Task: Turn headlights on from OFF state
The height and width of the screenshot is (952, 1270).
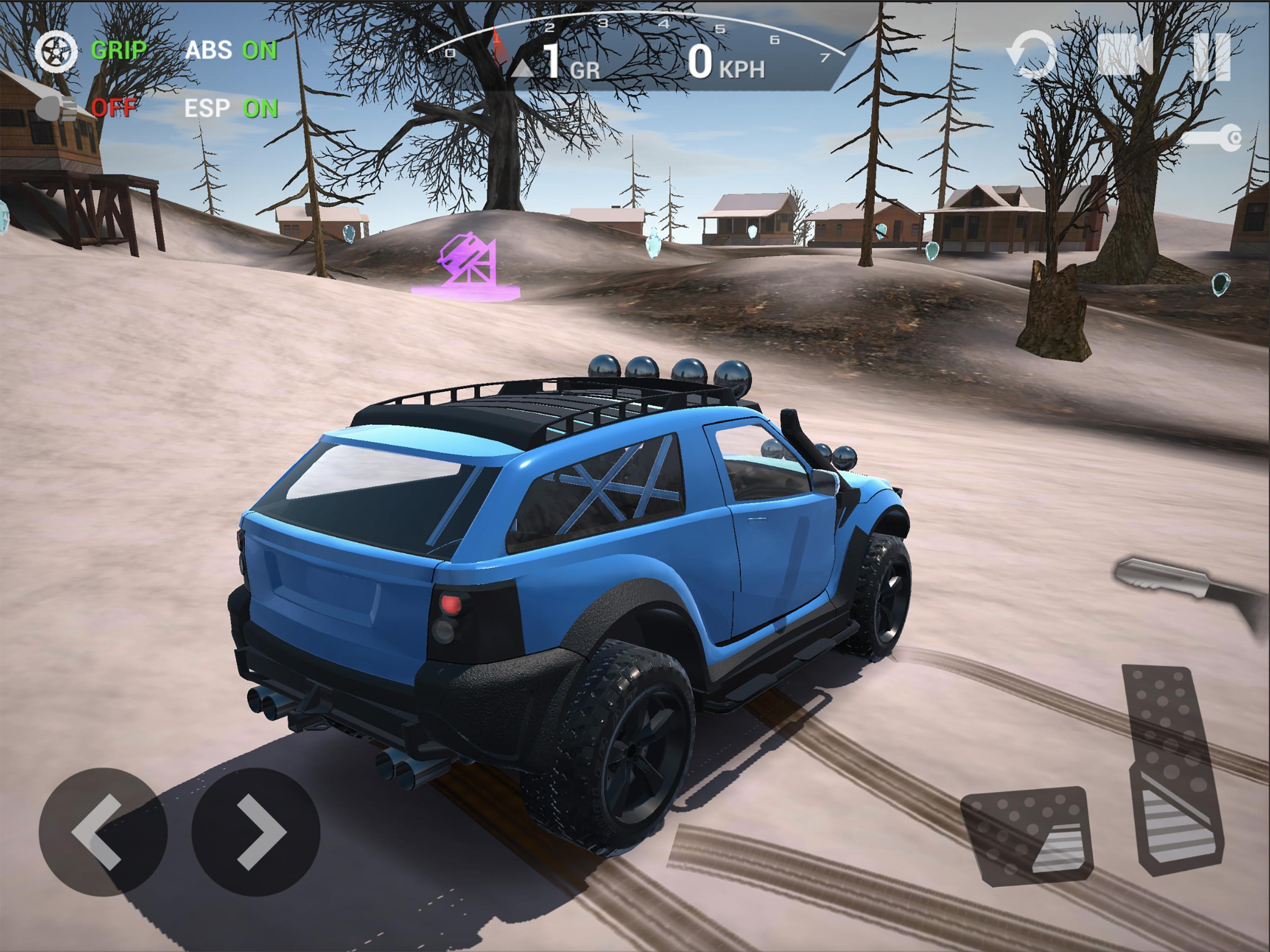Action: (x=115, y=107)
